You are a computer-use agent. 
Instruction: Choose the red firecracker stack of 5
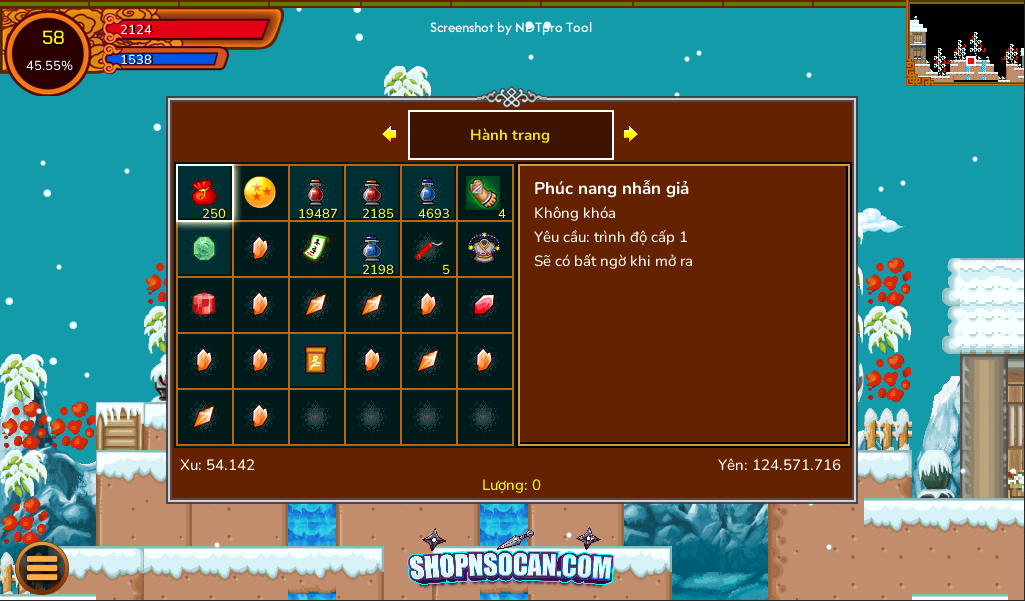428,248
